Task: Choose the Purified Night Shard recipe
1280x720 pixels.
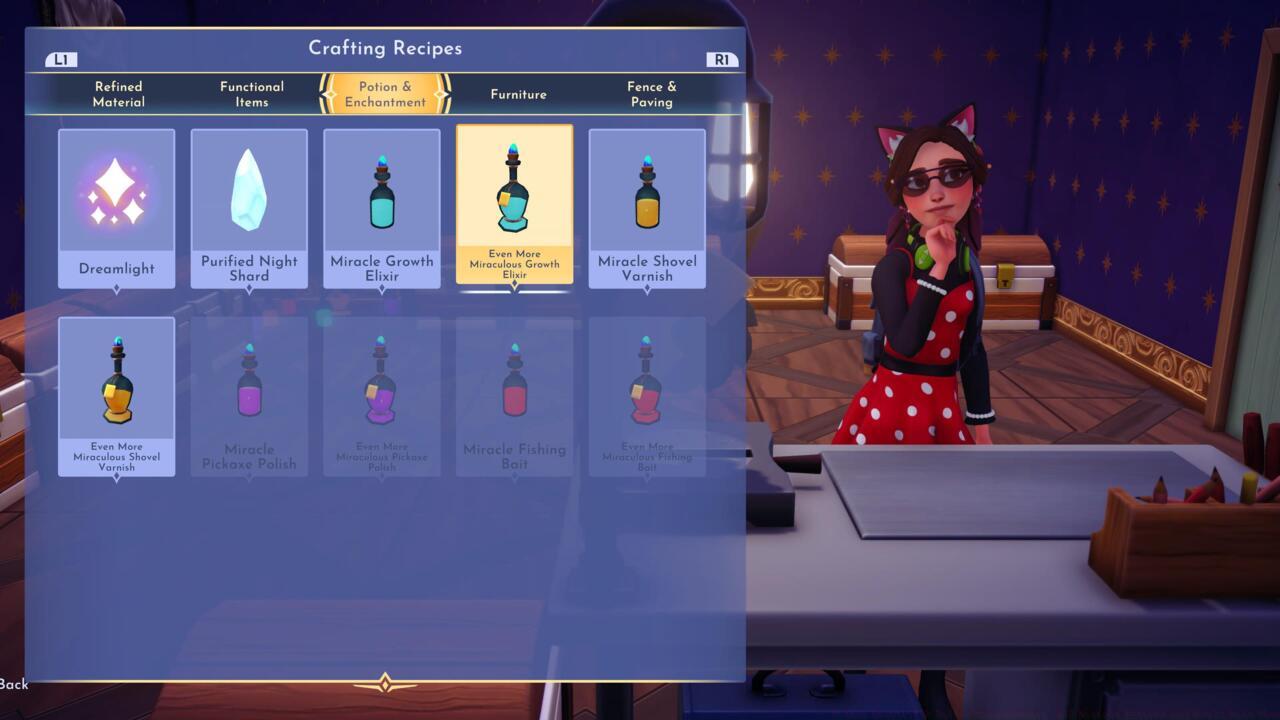Action: click(x=249, y=208)
